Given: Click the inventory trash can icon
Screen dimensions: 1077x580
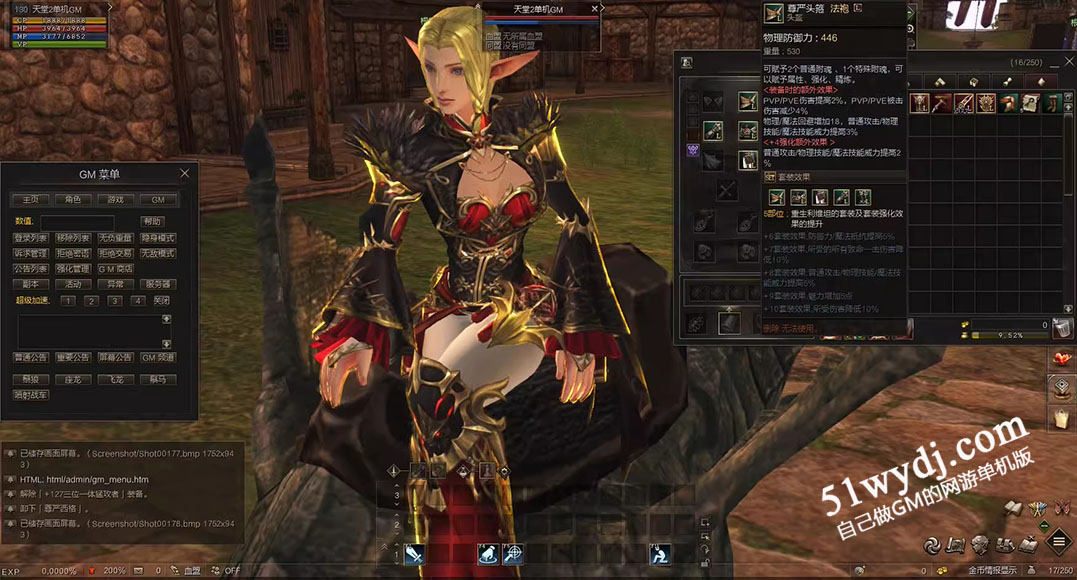Looking at the screenshot, I should coord(1063,328).
